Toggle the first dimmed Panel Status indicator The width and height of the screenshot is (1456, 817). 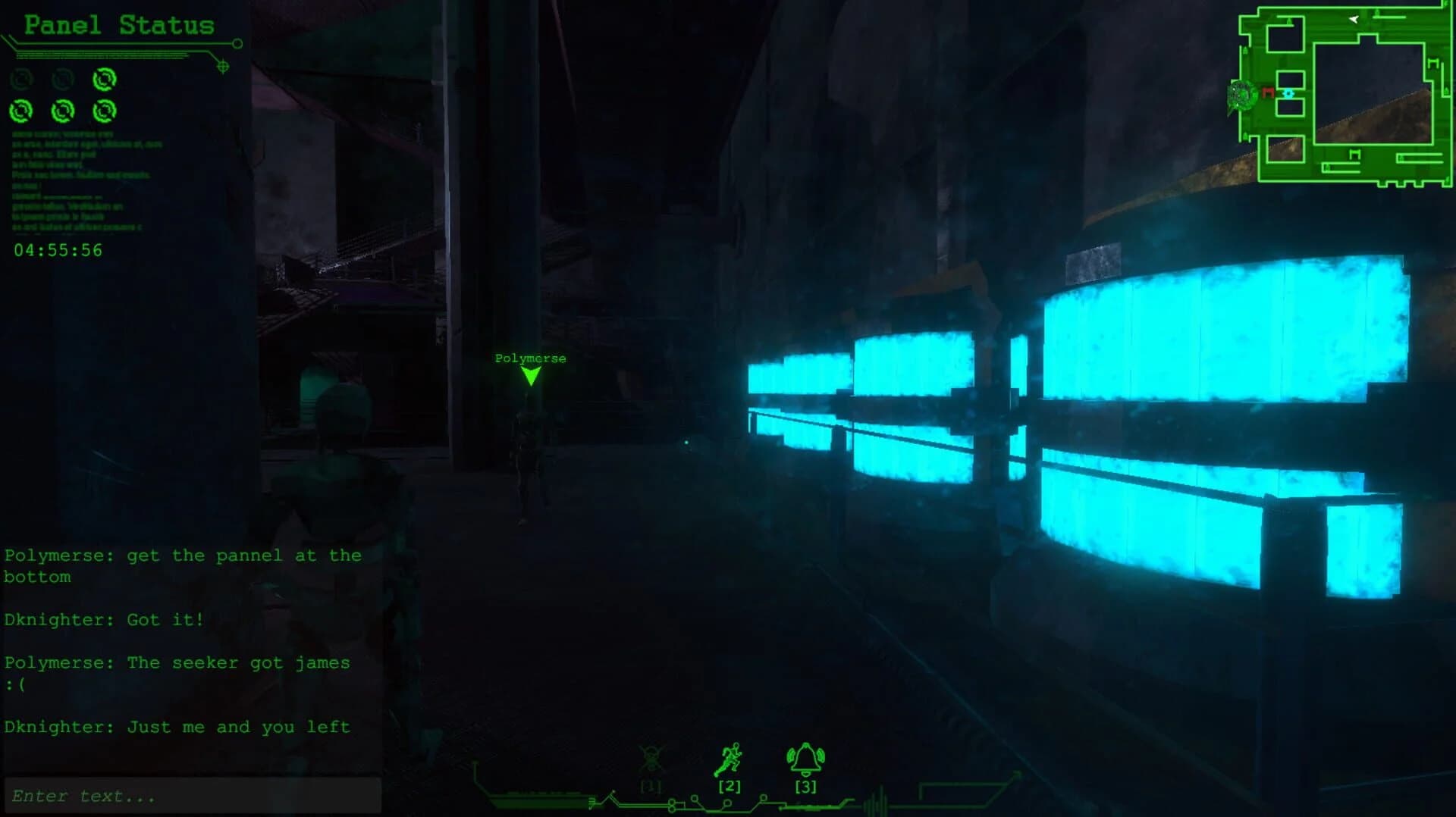20,80
